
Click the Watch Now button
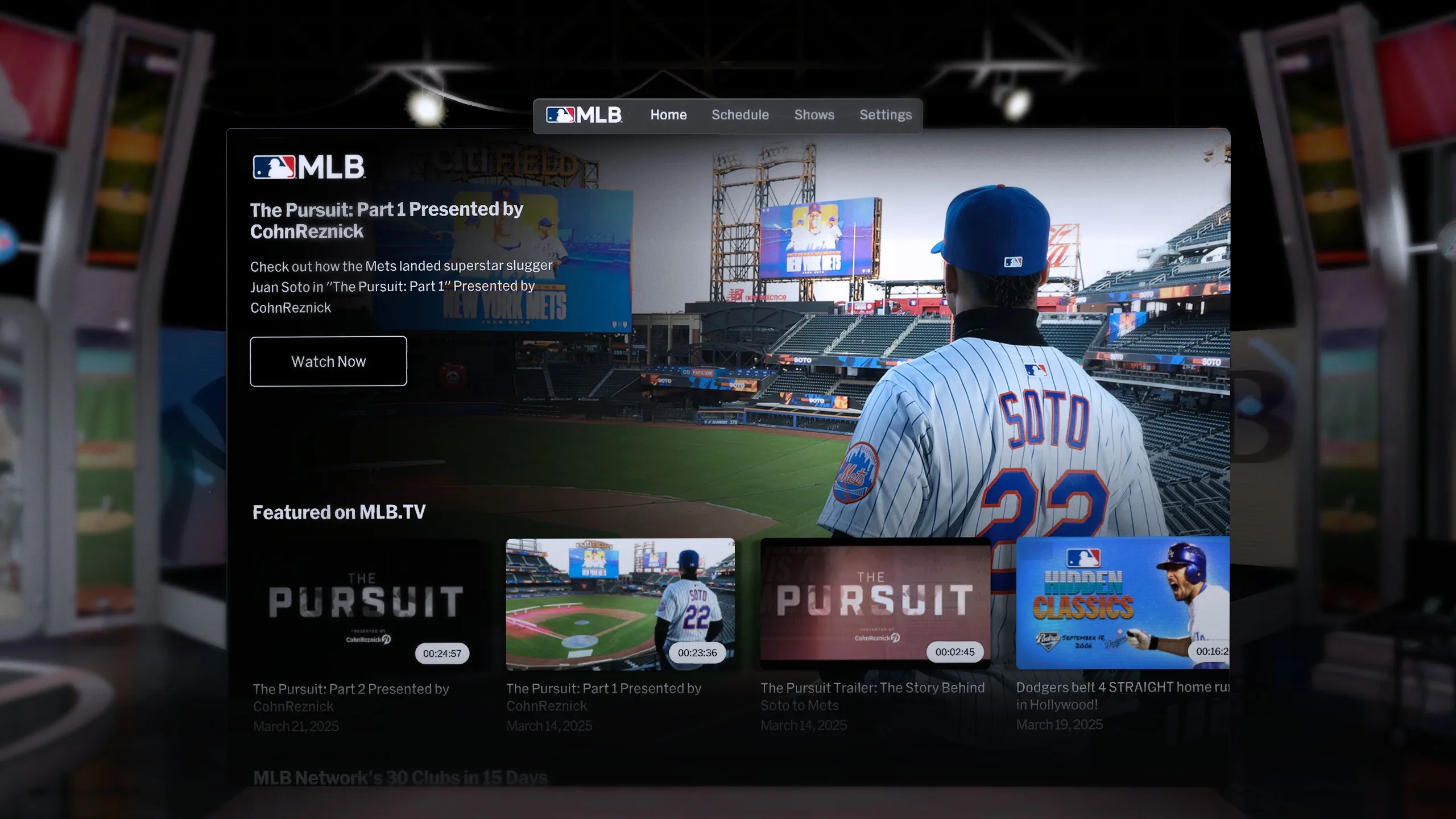(x=328, y=361)
